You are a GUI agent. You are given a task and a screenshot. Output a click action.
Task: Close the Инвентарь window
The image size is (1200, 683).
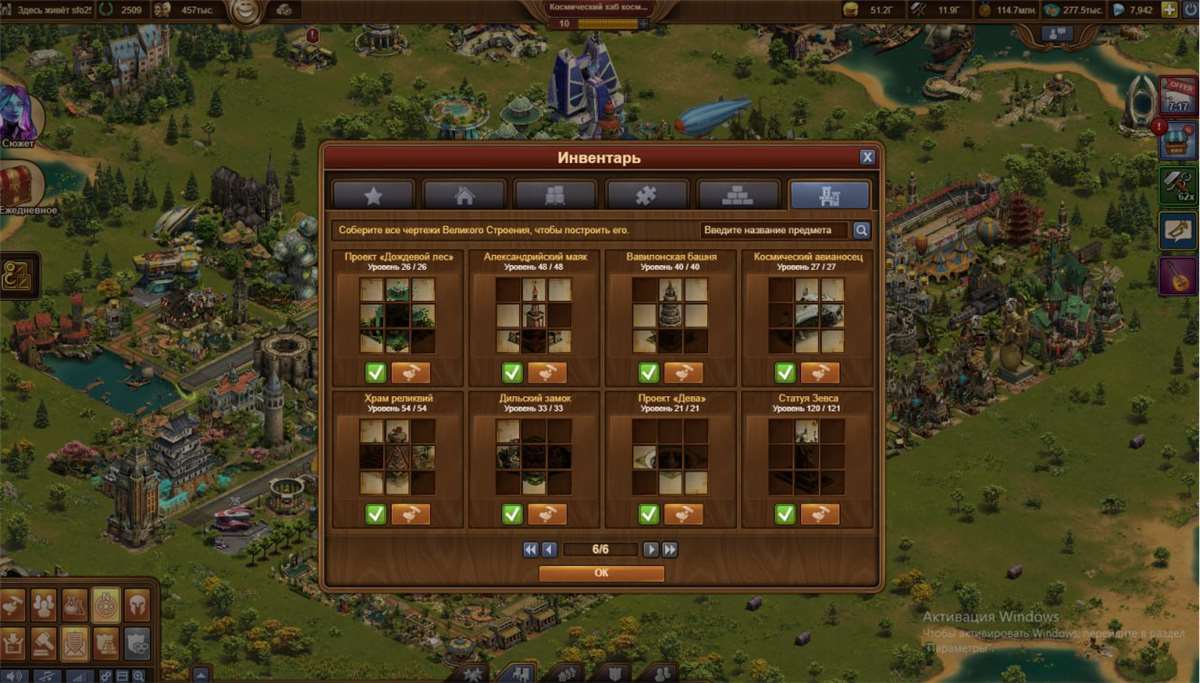(867, 157)
